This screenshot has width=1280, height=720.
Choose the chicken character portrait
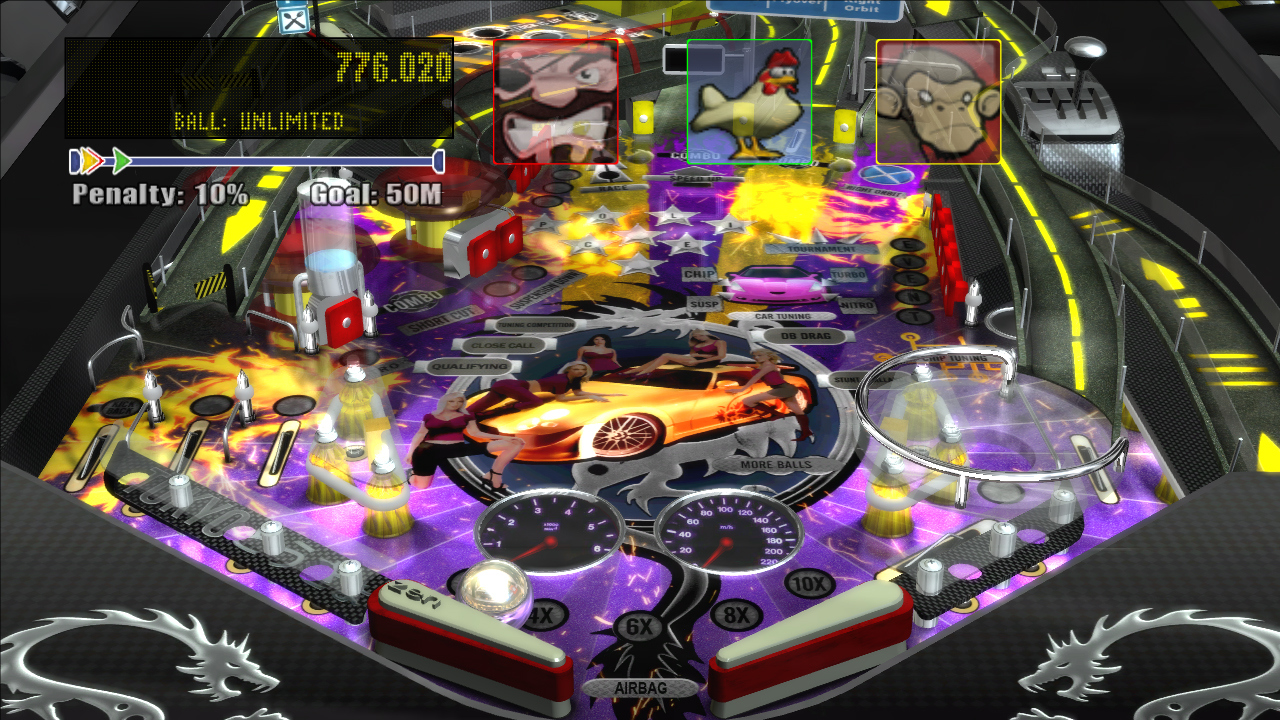748,101
